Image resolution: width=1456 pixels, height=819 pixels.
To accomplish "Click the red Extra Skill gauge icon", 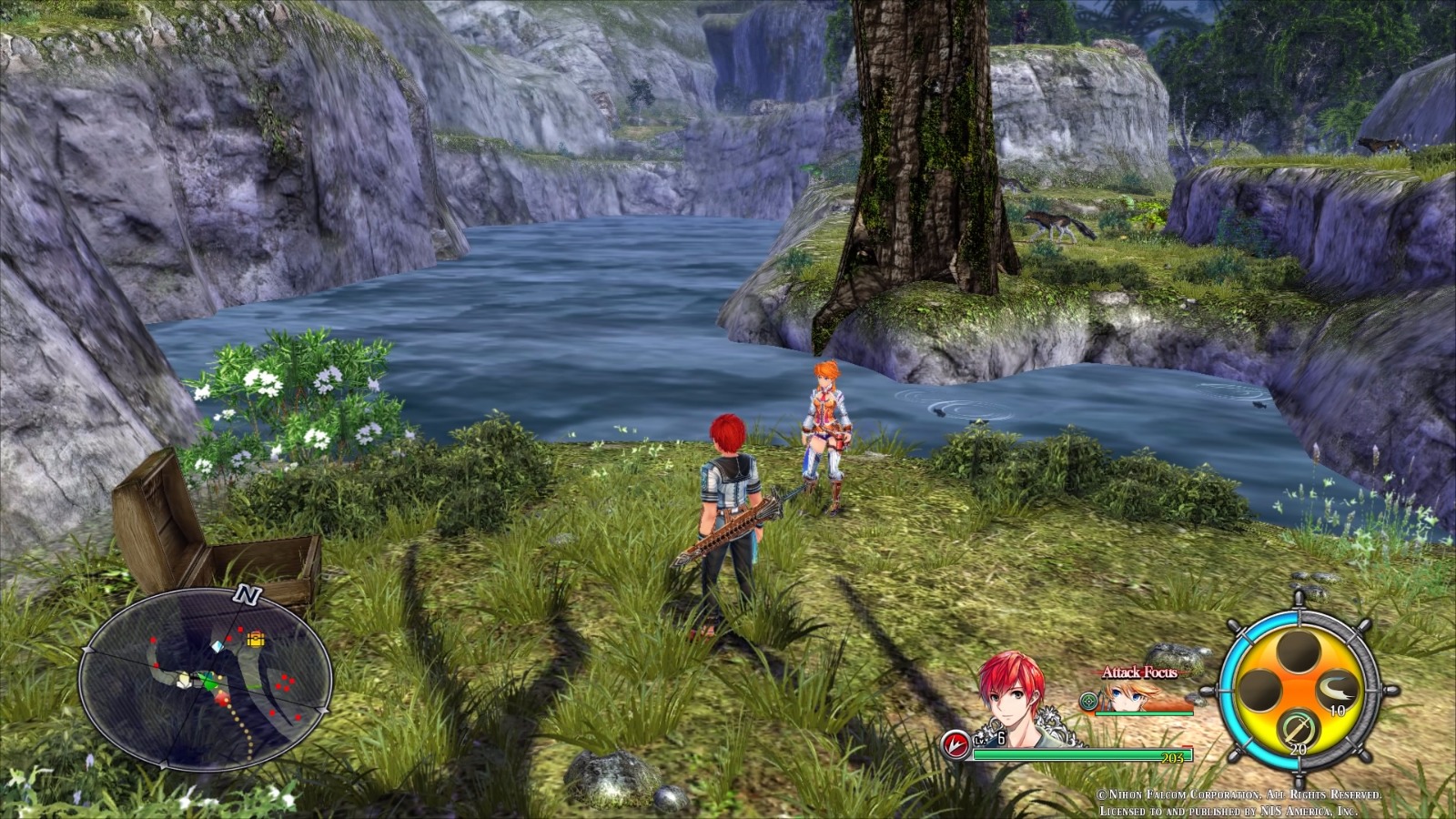I will (x=956, y=745).
